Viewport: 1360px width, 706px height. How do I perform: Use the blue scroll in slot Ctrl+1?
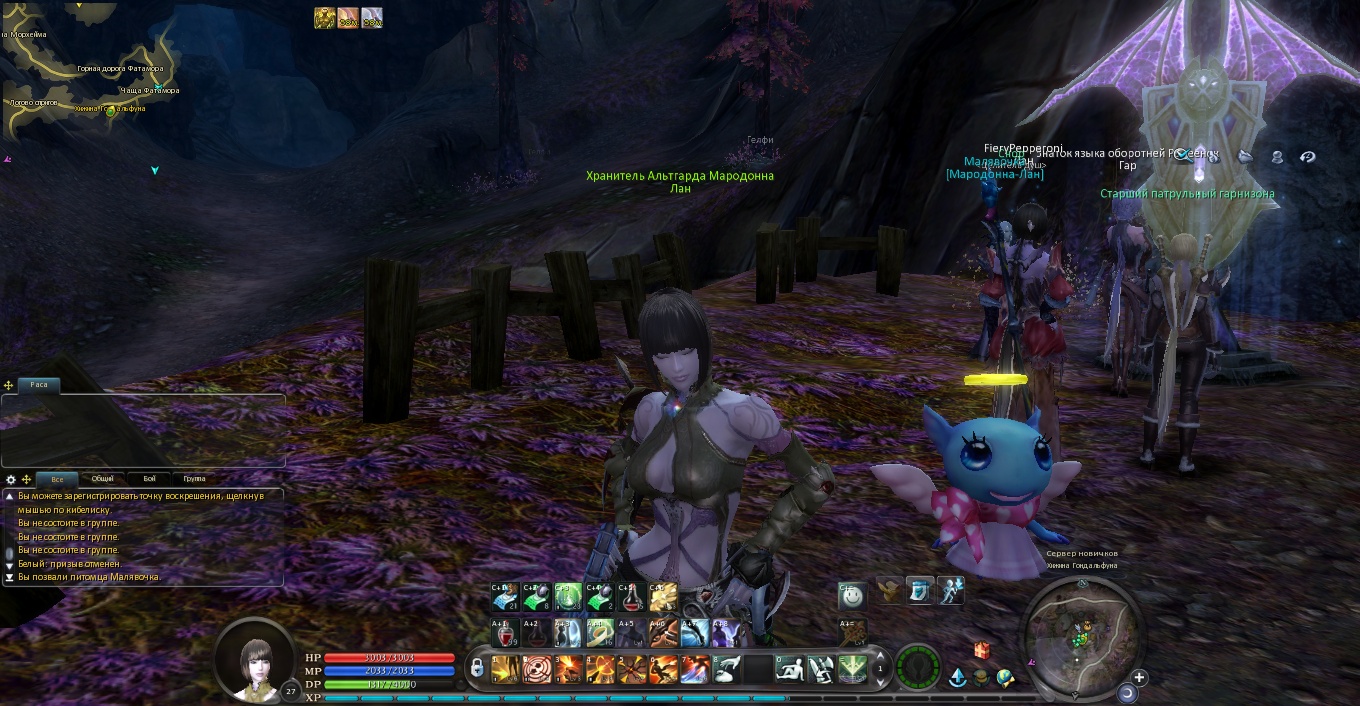tap(505, 597)
